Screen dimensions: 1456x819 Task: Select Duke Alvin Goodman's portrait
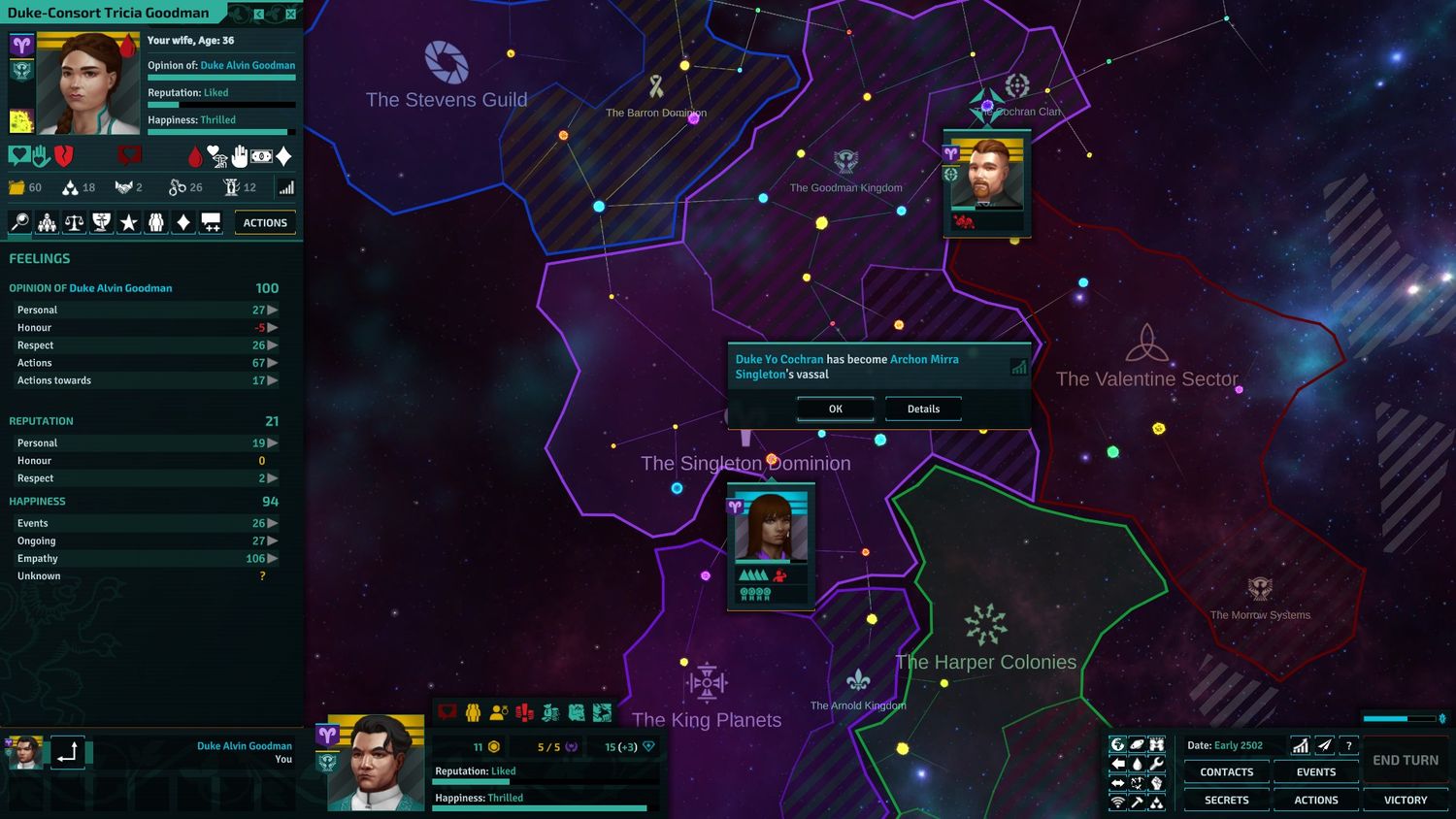click(376, 763)
